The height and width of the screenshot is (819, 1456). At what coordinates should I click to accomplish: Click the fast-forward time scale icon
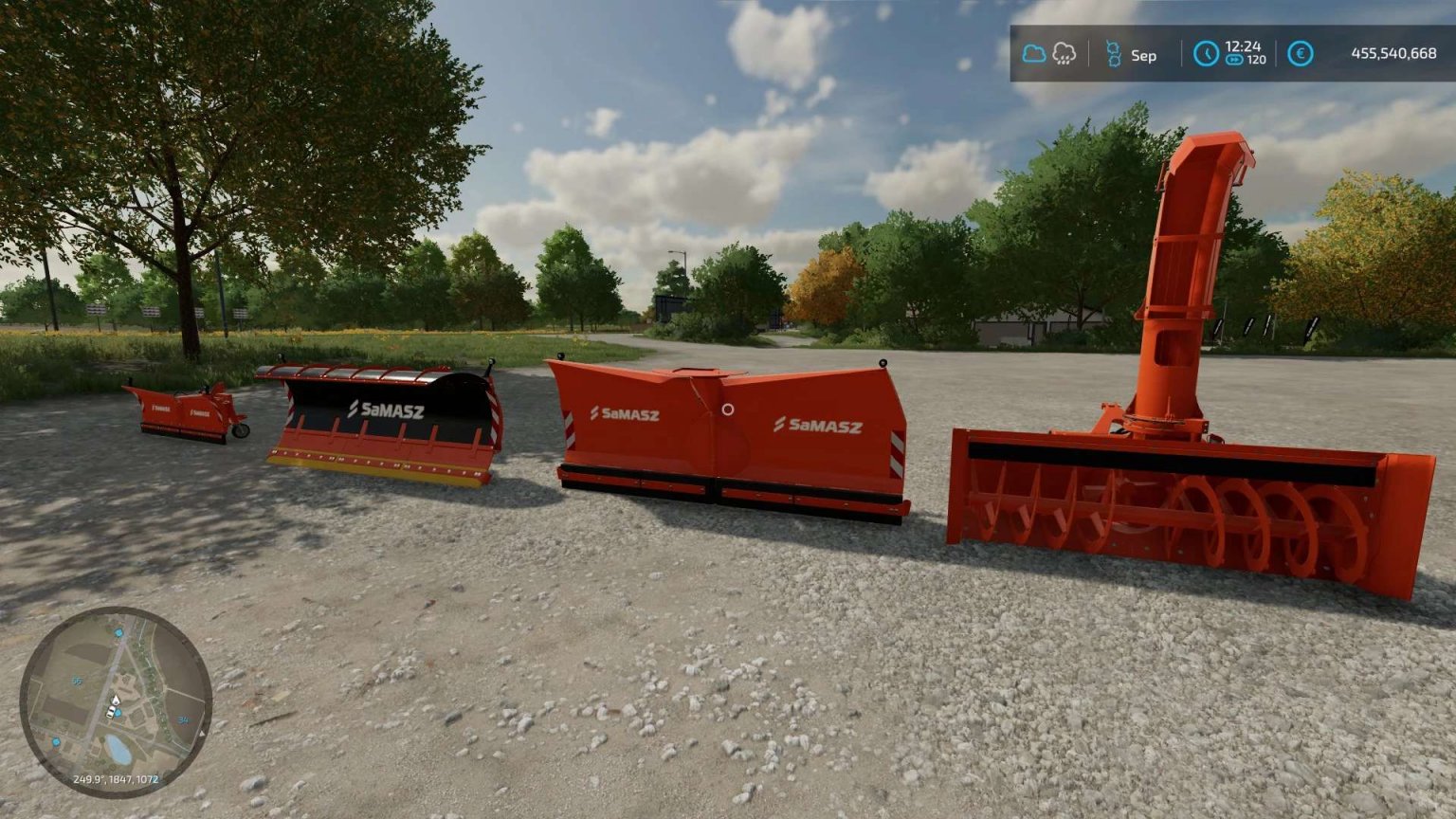[1234, 62]
